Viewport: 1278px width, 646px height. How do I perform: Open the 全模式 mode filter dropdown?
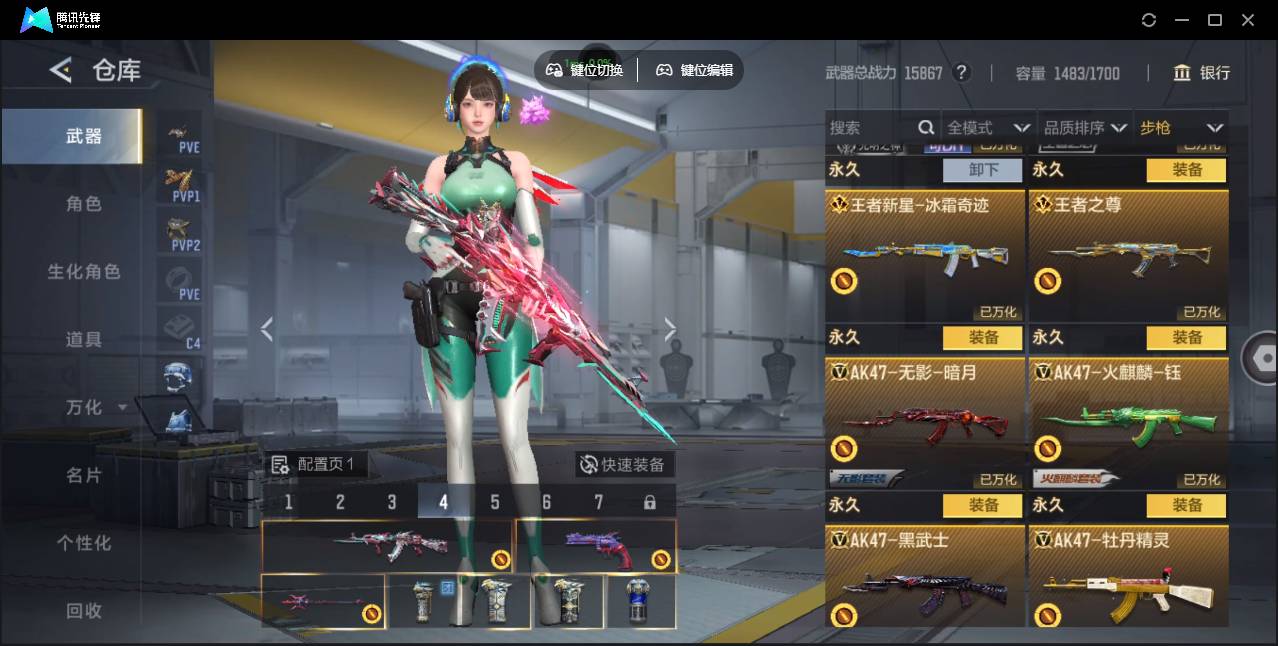987,128
